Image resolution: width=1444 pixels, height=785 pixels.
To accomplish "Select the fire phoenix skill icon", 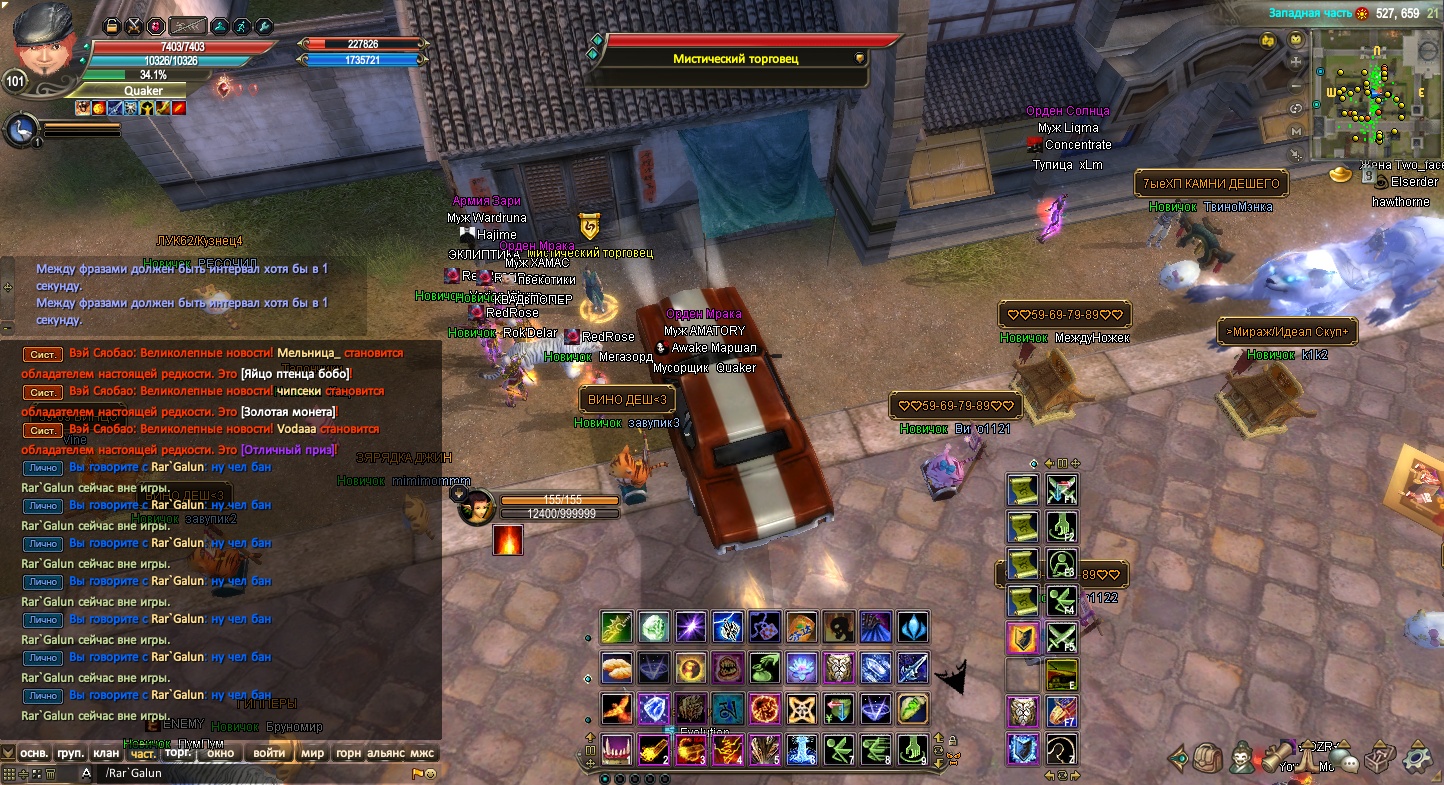I will [616, 708].
